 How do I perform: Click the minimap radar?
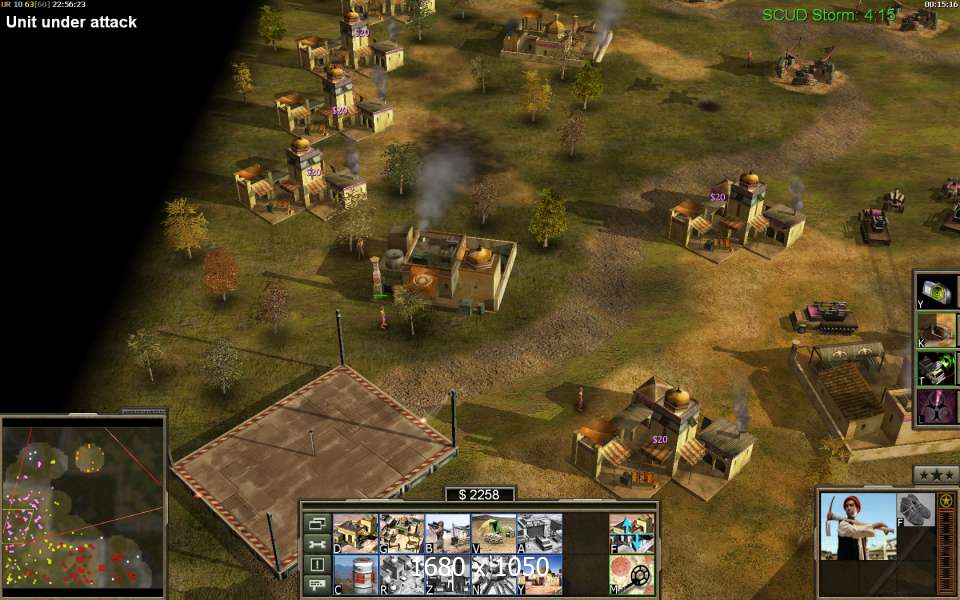(x=82, y=505)
